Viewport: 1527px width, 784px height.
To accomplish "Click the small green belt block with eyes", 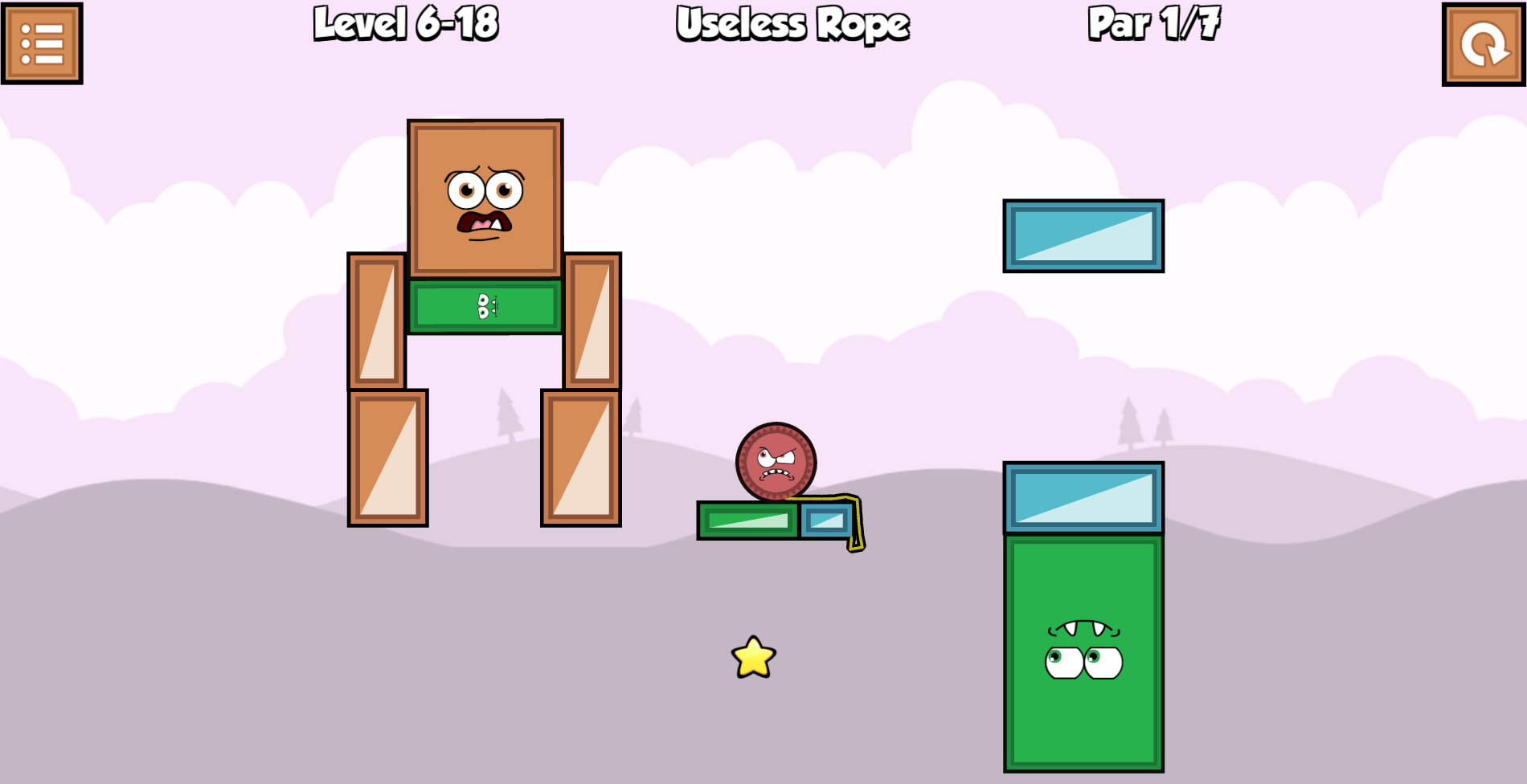I will [483, 307].
